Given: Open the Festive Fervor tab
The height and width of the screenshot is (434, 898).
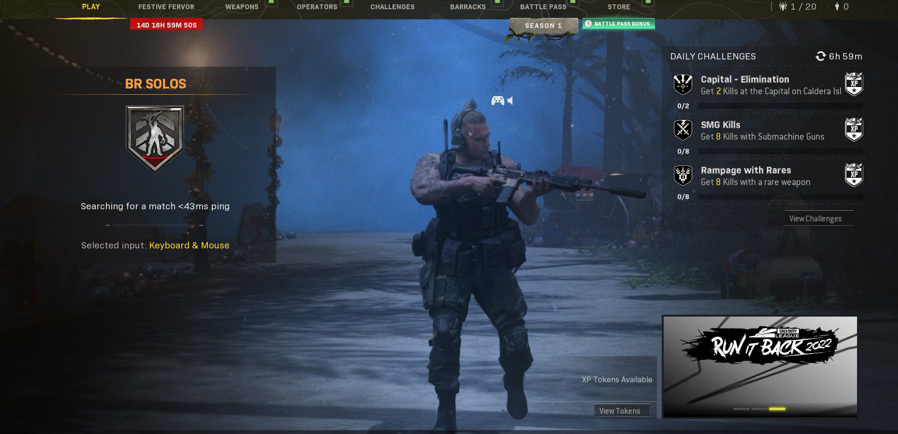Looking at the screenshot, I should (166, 7).
